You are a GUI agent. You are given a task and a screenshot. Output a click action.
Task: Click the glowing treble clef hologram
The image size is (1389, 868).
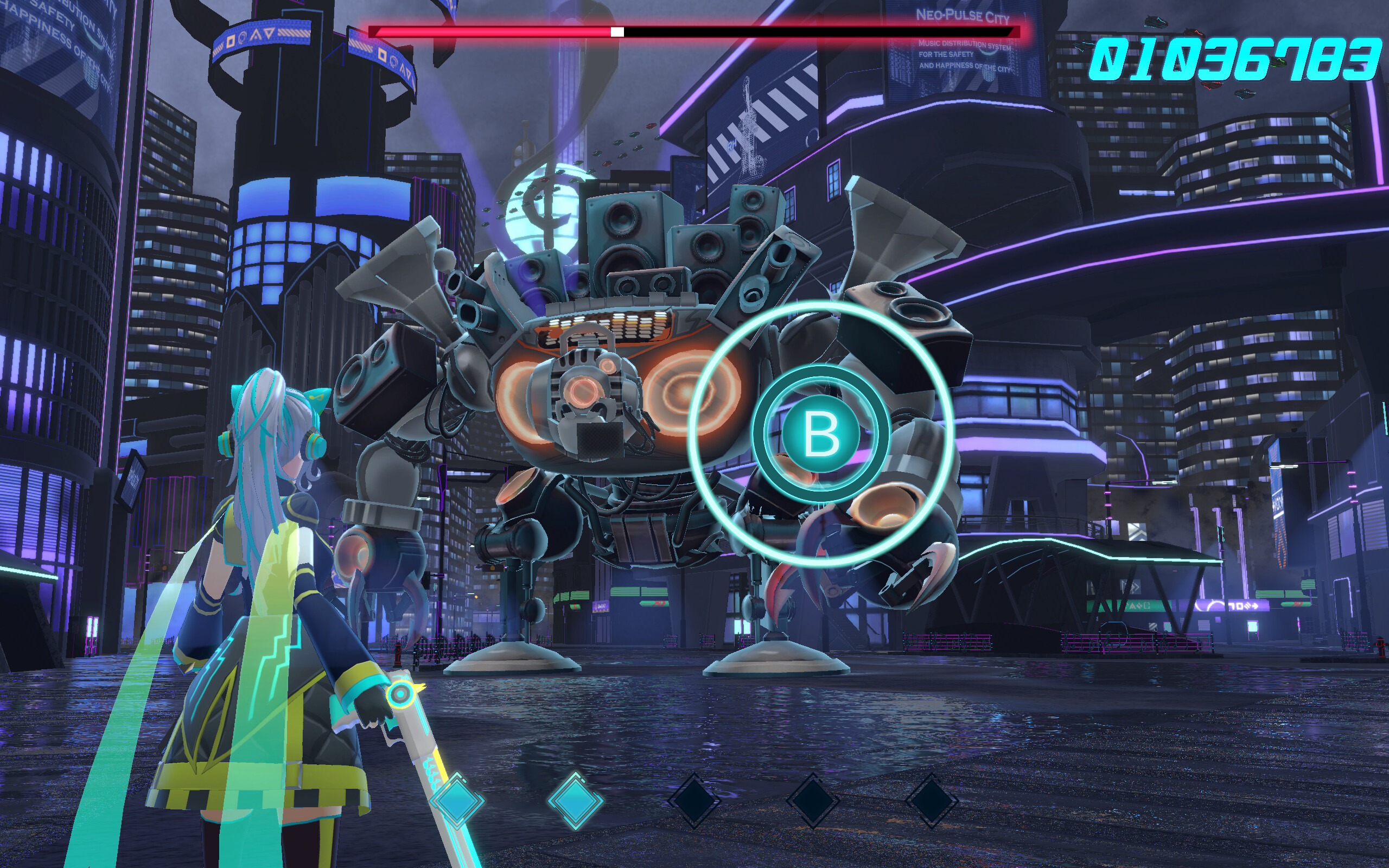click(545, 201)
